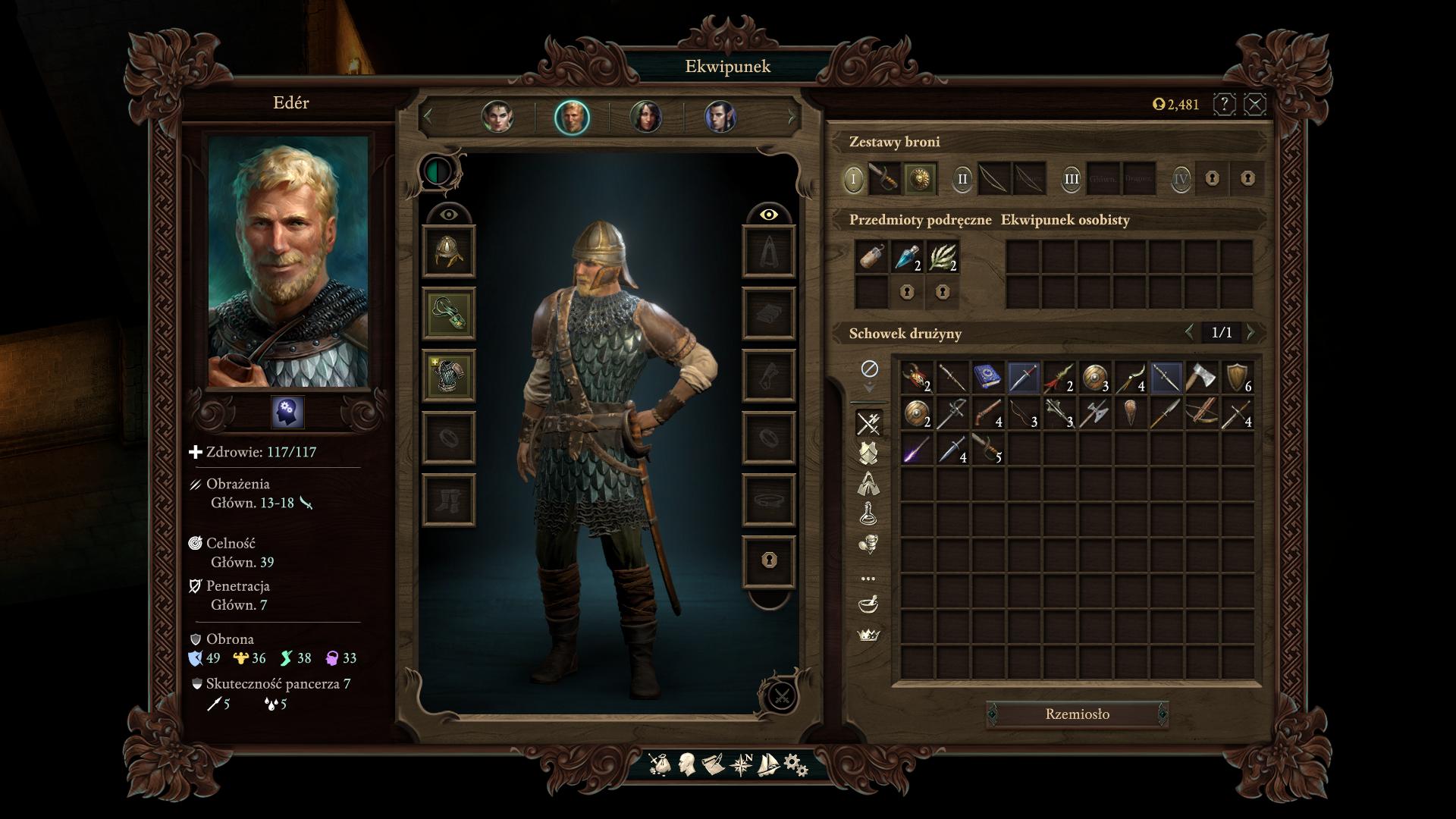Close the Ekwipunek inventory window
This screenshot has height=819, width=1456.
tap(1255, 104)
